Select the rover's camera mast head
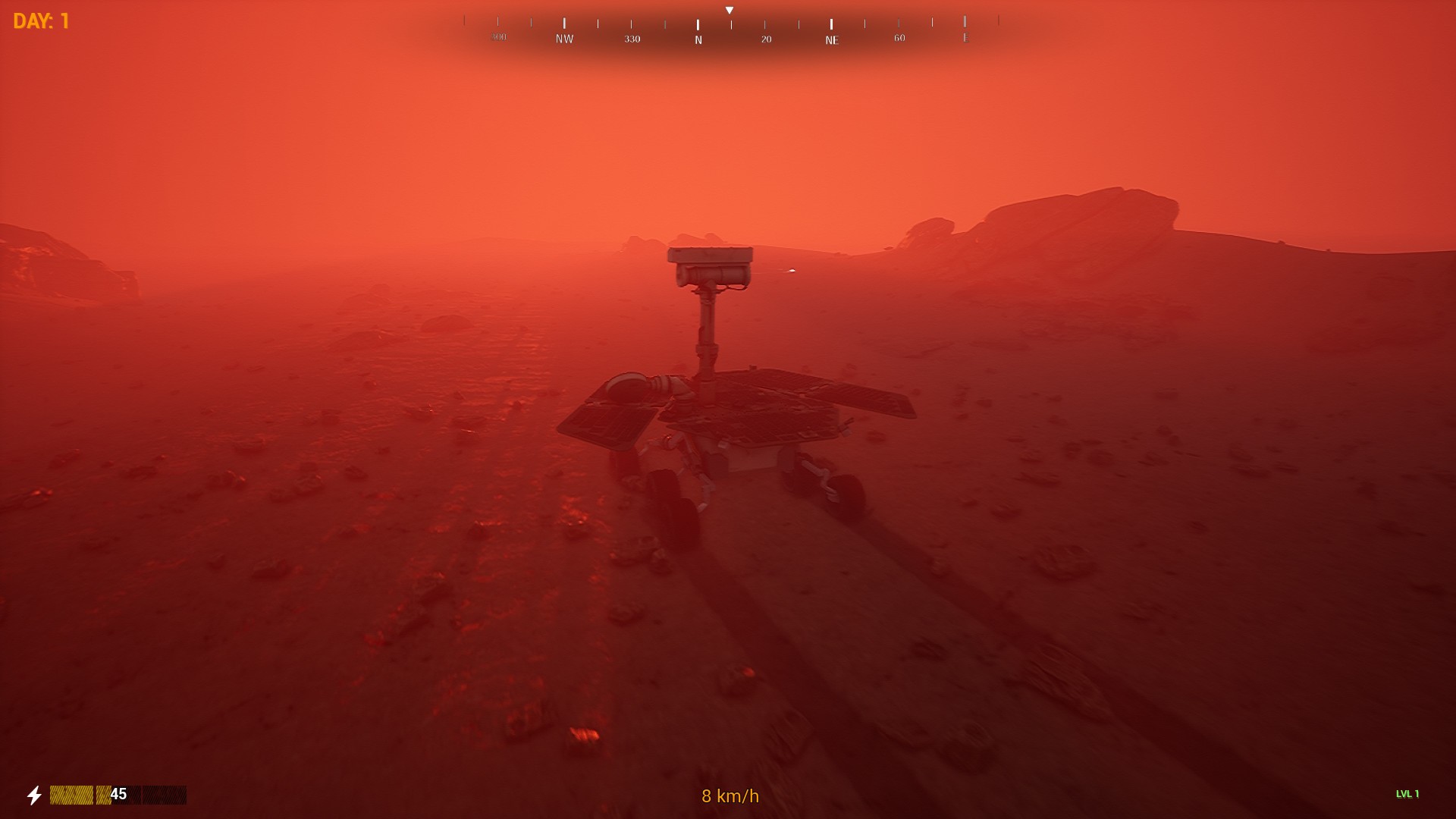This screenshot has width=1456, height=819. [x=710, y=265]
